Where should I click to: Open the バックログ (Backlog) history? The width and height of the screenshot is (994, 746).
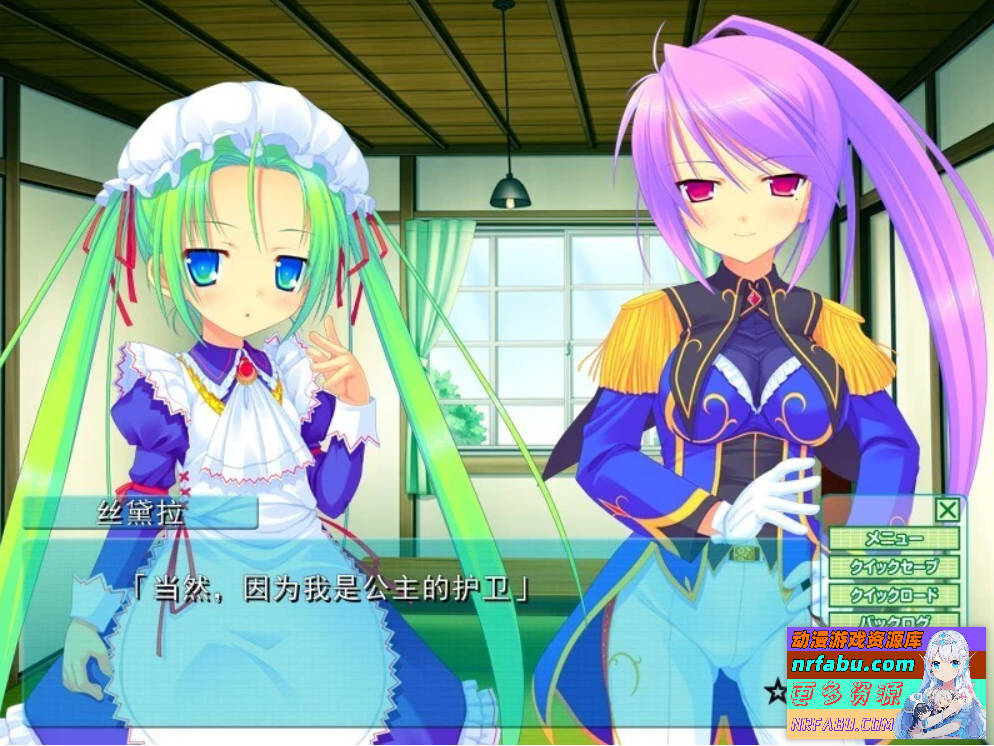[894, 620]
